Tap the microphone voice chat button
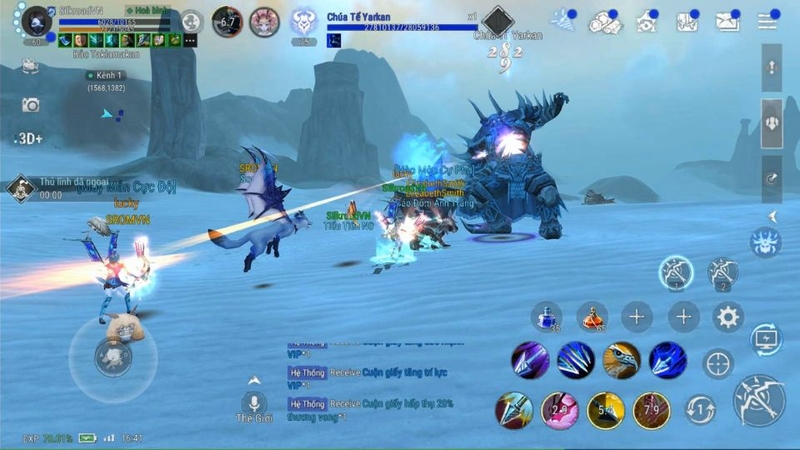This screenshot has width=800, height=450. point(253,403)
